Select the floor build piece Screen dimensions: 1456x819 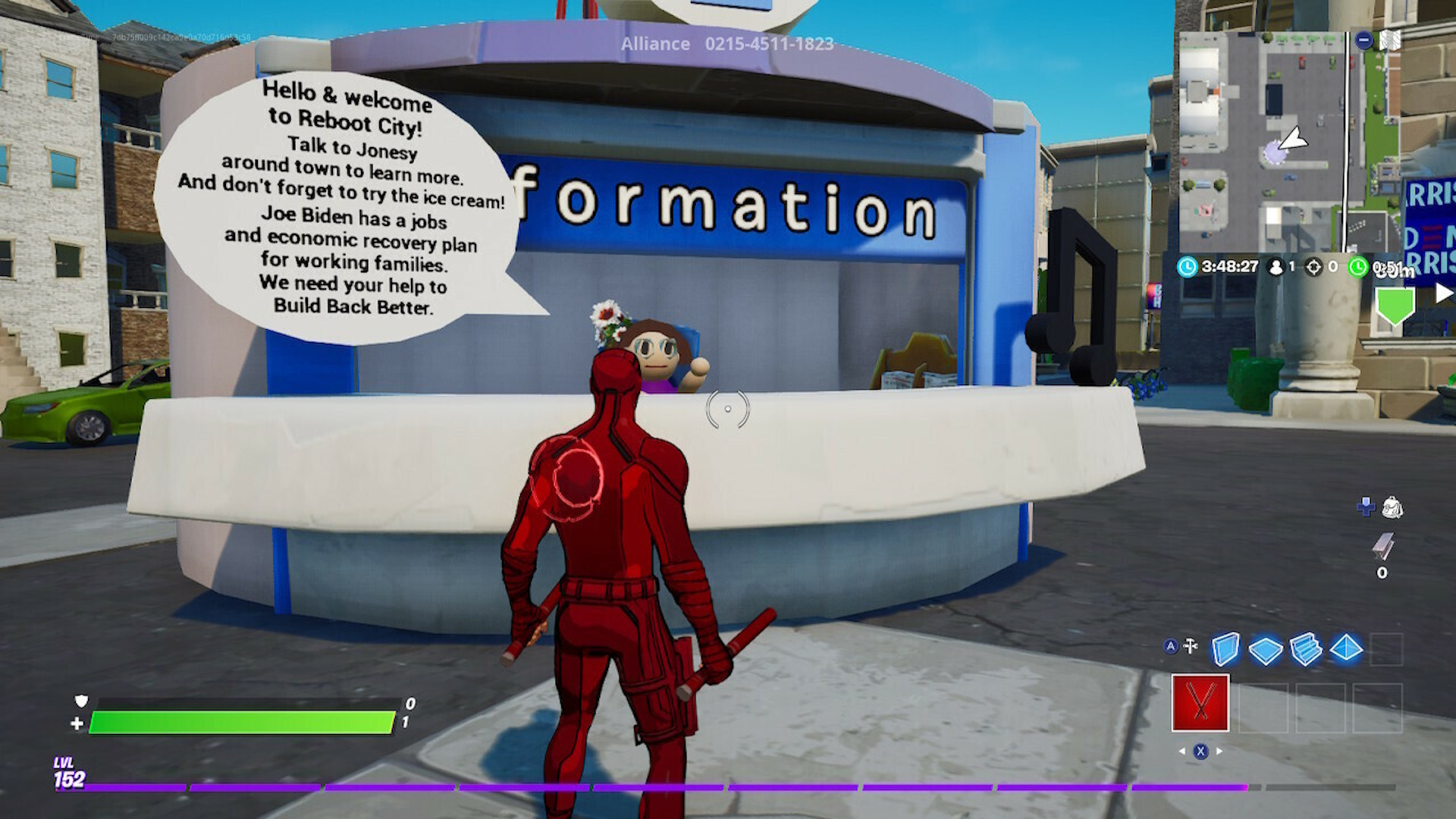[1266, 650]
